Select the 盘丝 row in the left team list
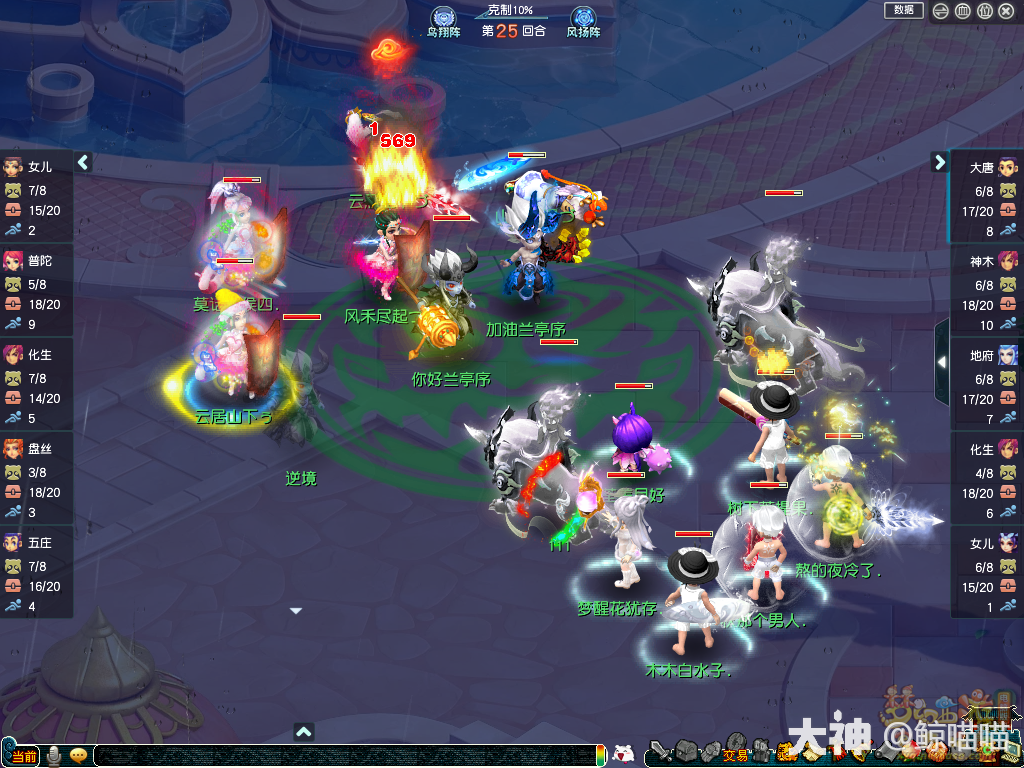 click(36, 479)
